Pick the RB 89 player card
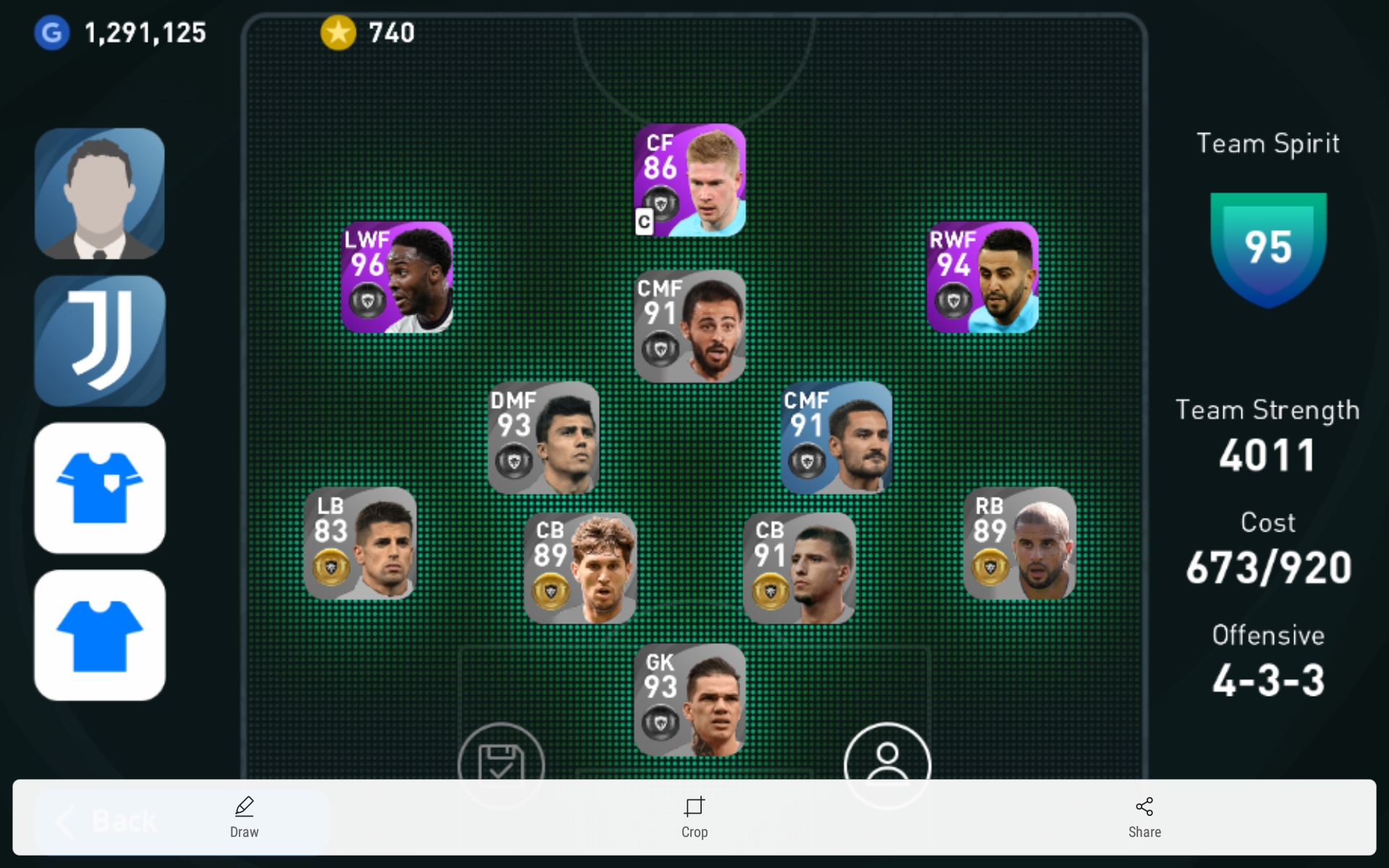1389x868 pixels. (x=1019, y=543)
